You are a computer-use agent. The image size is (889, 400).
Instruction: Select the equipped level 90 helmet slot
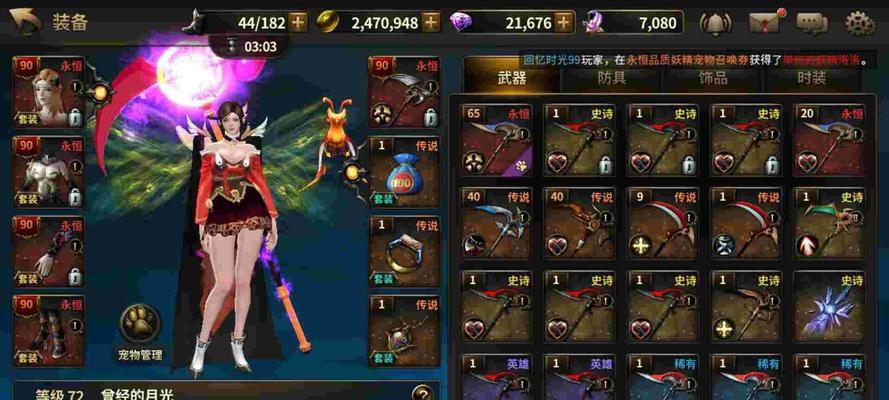pos(47,91)
